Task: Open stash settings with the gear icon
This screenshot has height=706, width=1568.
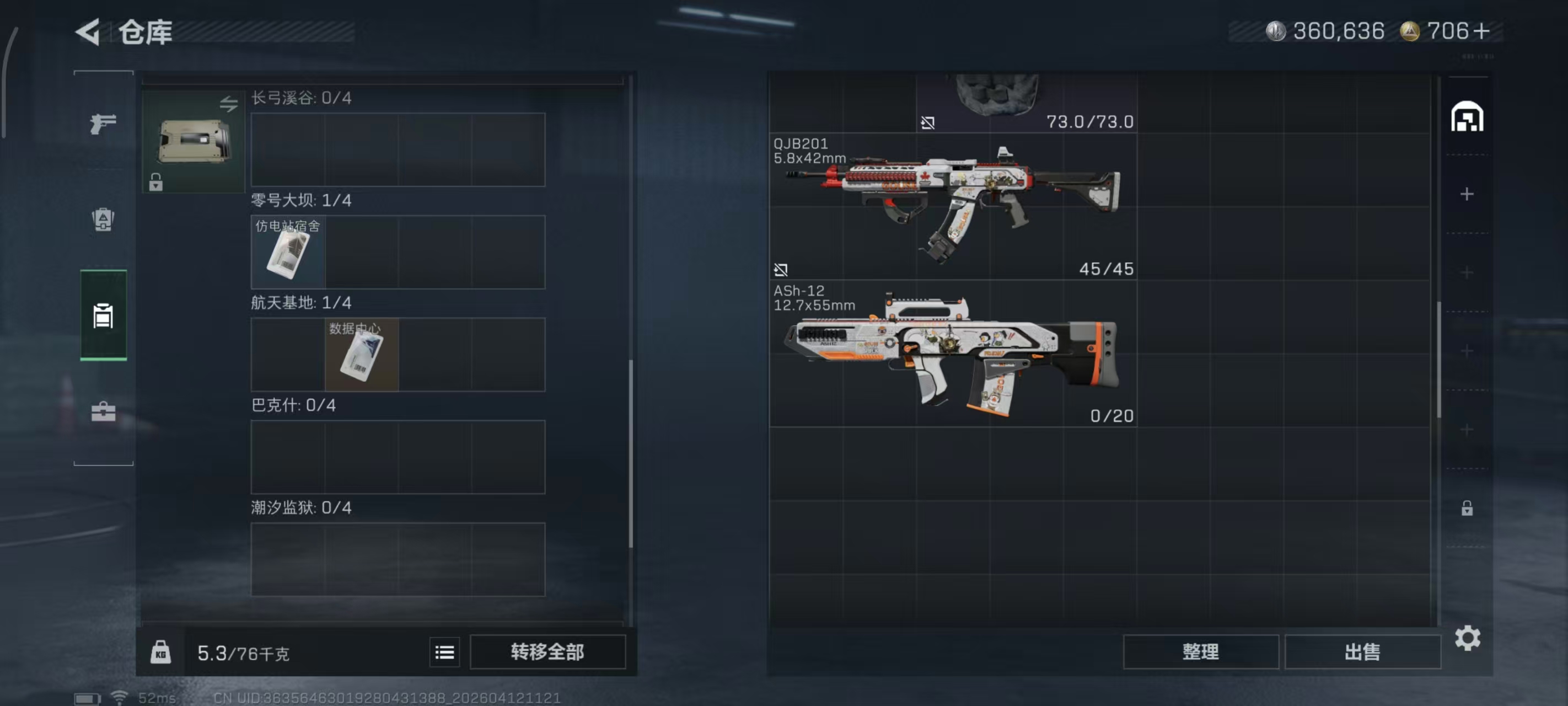Action: click(x=1467, y=638)
